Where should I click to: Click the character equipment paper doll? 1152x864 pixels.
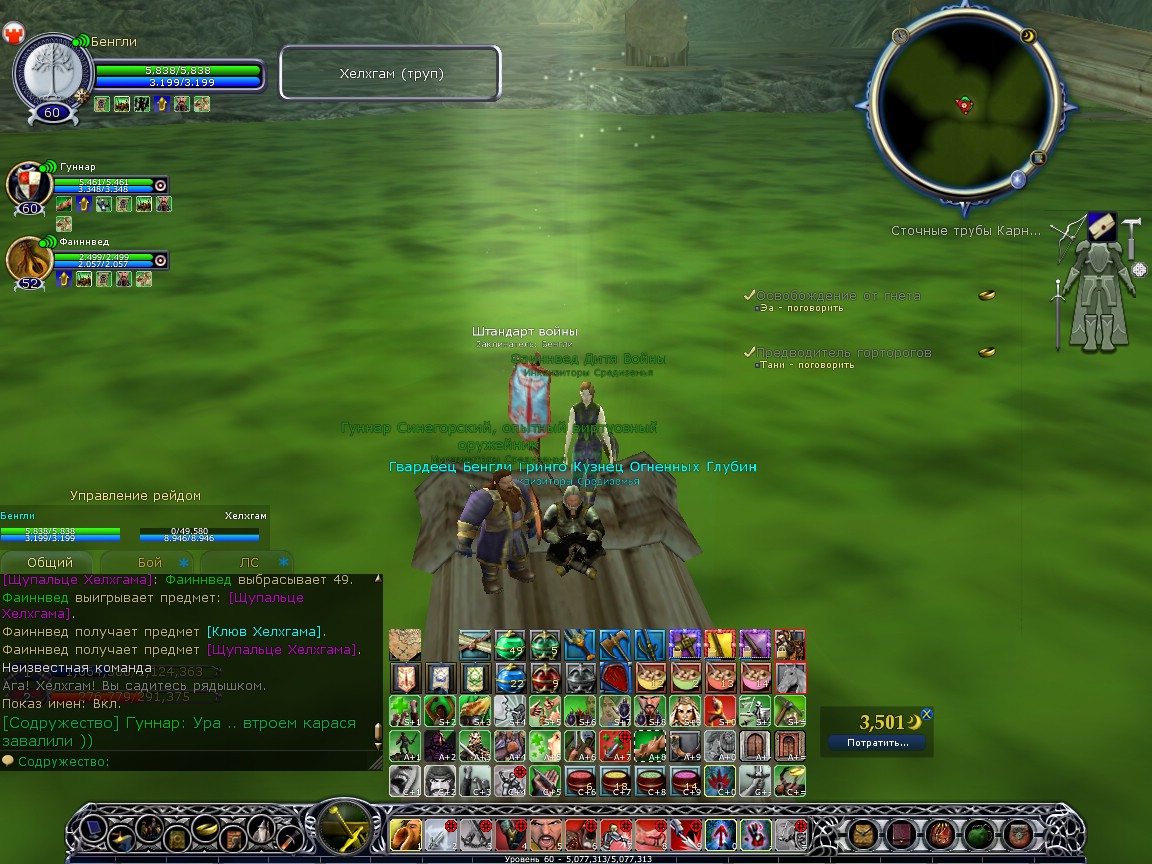(x=1098, y=283)
